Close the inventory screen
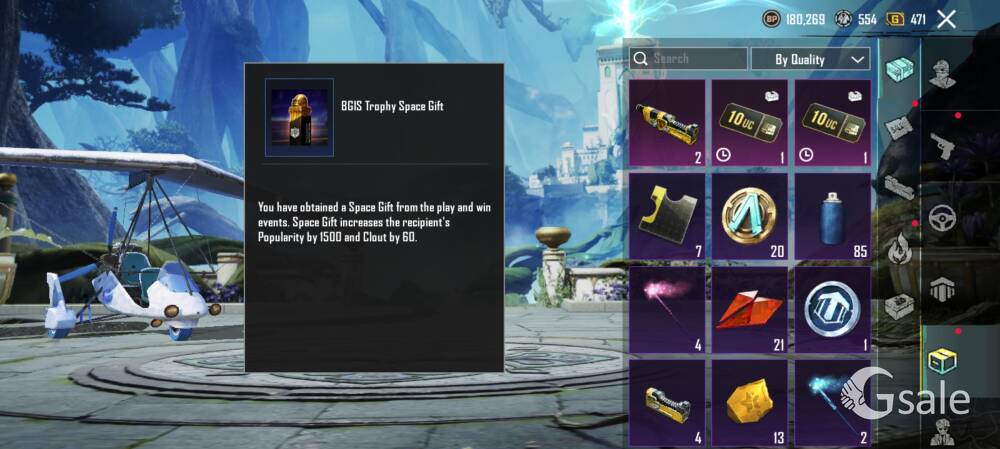Viewport: 1000px width, 449px height. tap(946, 18)
